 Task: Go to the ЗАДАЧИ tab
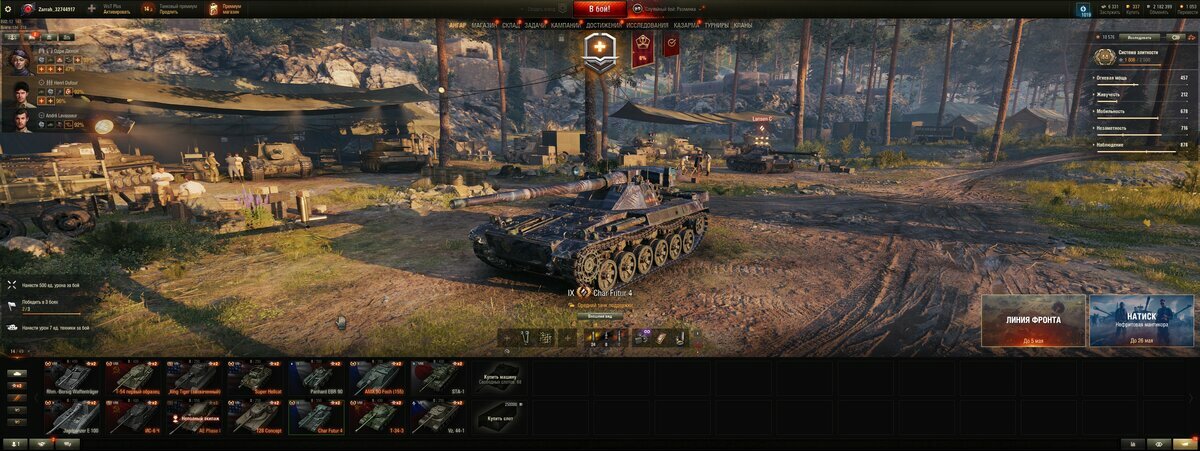pyautogui.click(x=535, y=24)
